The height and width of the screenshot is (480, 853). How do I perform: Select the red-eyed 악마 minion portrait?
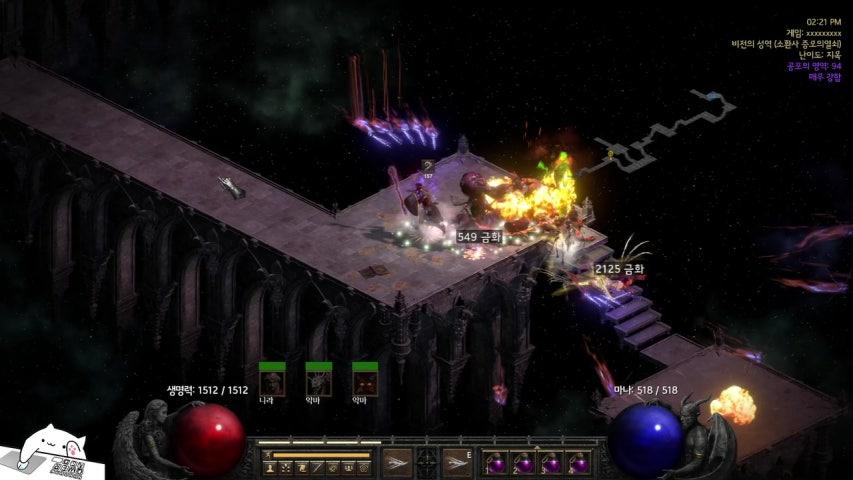click(x=365, y=383)
